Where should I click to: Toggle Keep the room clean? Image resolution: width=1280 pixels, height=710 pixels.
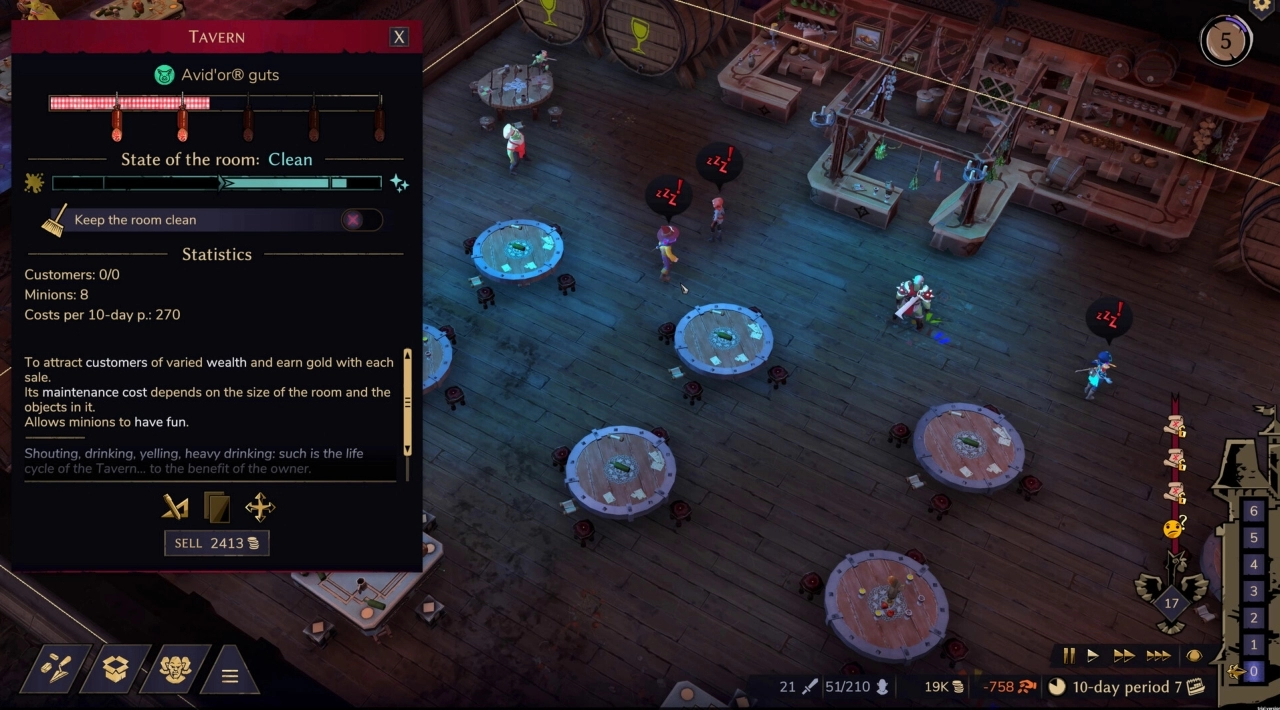360,220
